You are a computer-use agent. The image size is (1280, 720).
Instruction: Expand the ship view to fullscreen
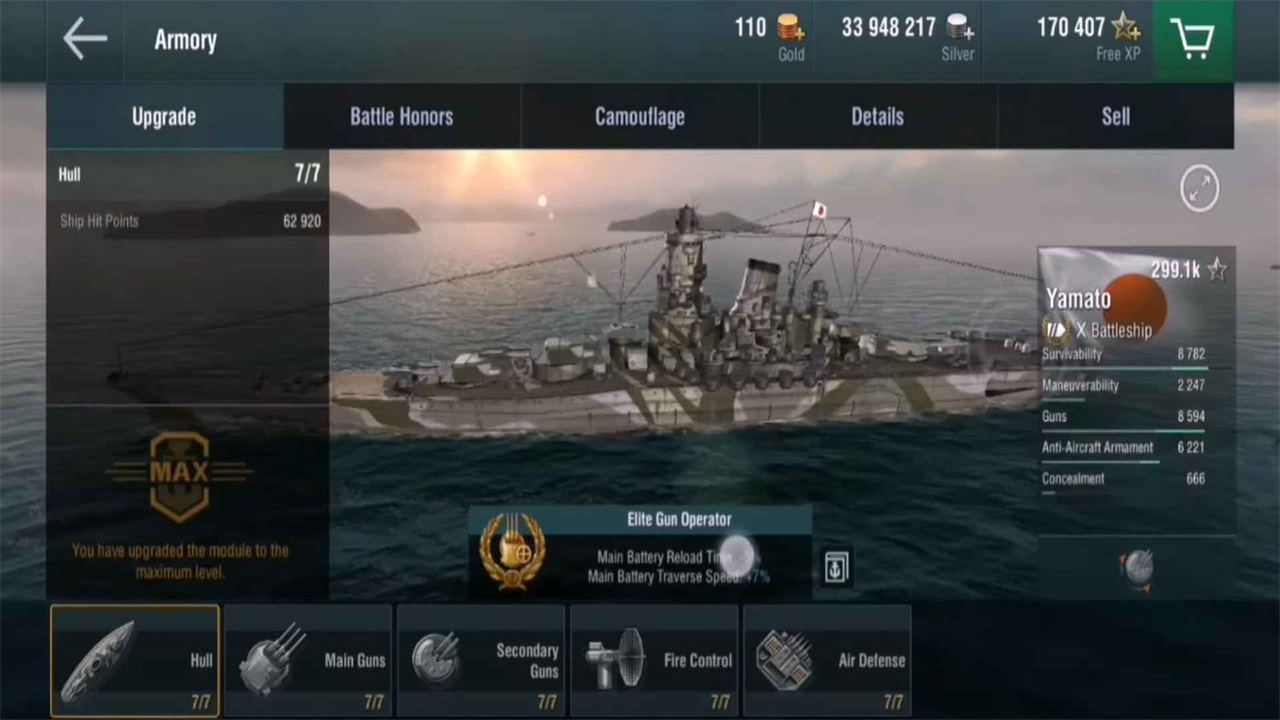1199,189
